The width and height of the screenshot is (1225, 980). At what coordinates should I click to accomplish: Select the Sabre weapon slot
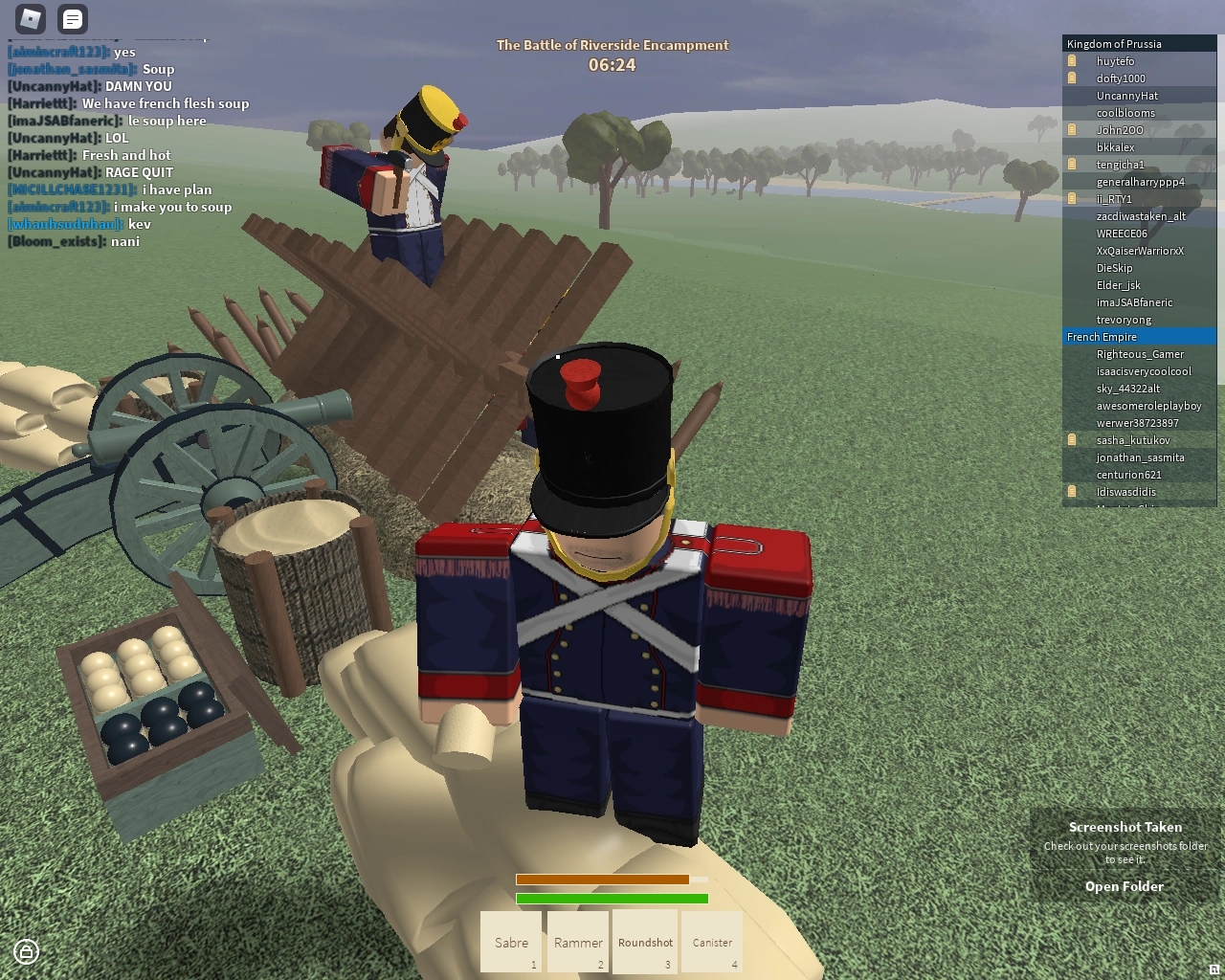coord(510,942)
